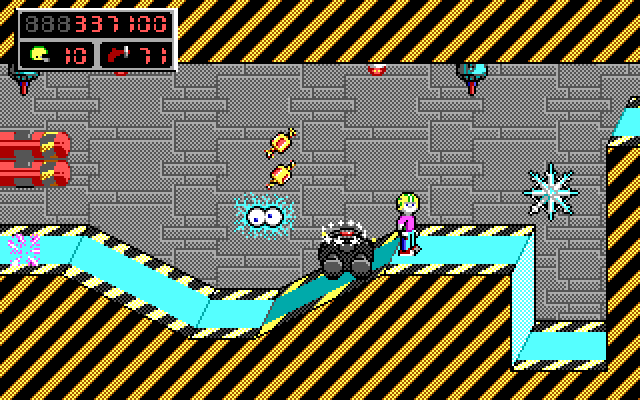Click the Keen helmet lives icon
This screenshot has height=400, width=640.
38,54
